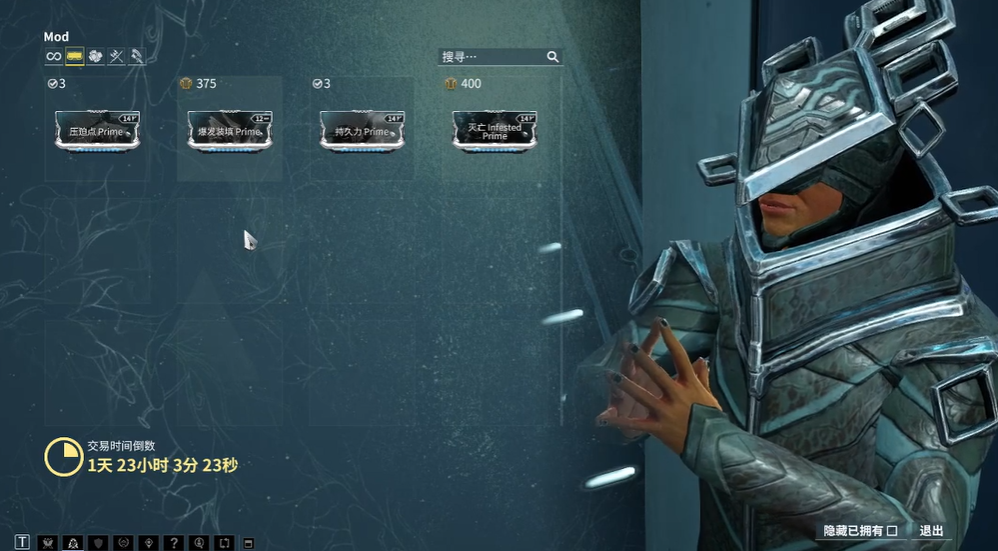
Task: Exit the shop with the 退出 button
Action: tap(931, 531)
